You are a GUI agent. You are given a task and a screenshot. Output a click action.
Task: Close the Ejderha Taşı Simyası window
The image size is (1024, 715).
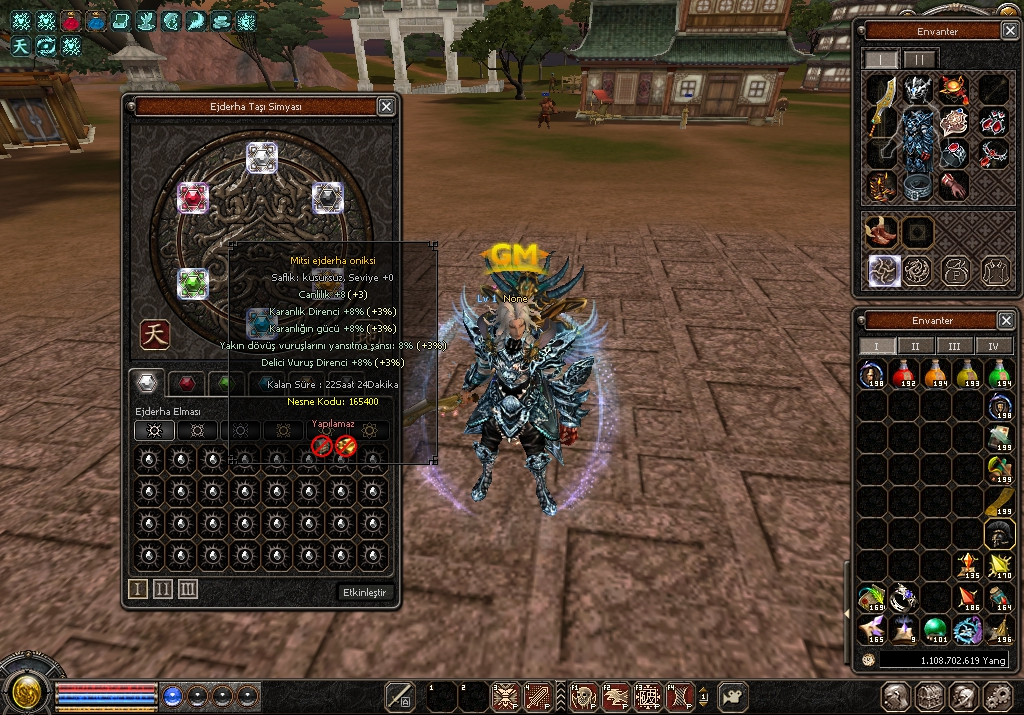coord(386,106)
